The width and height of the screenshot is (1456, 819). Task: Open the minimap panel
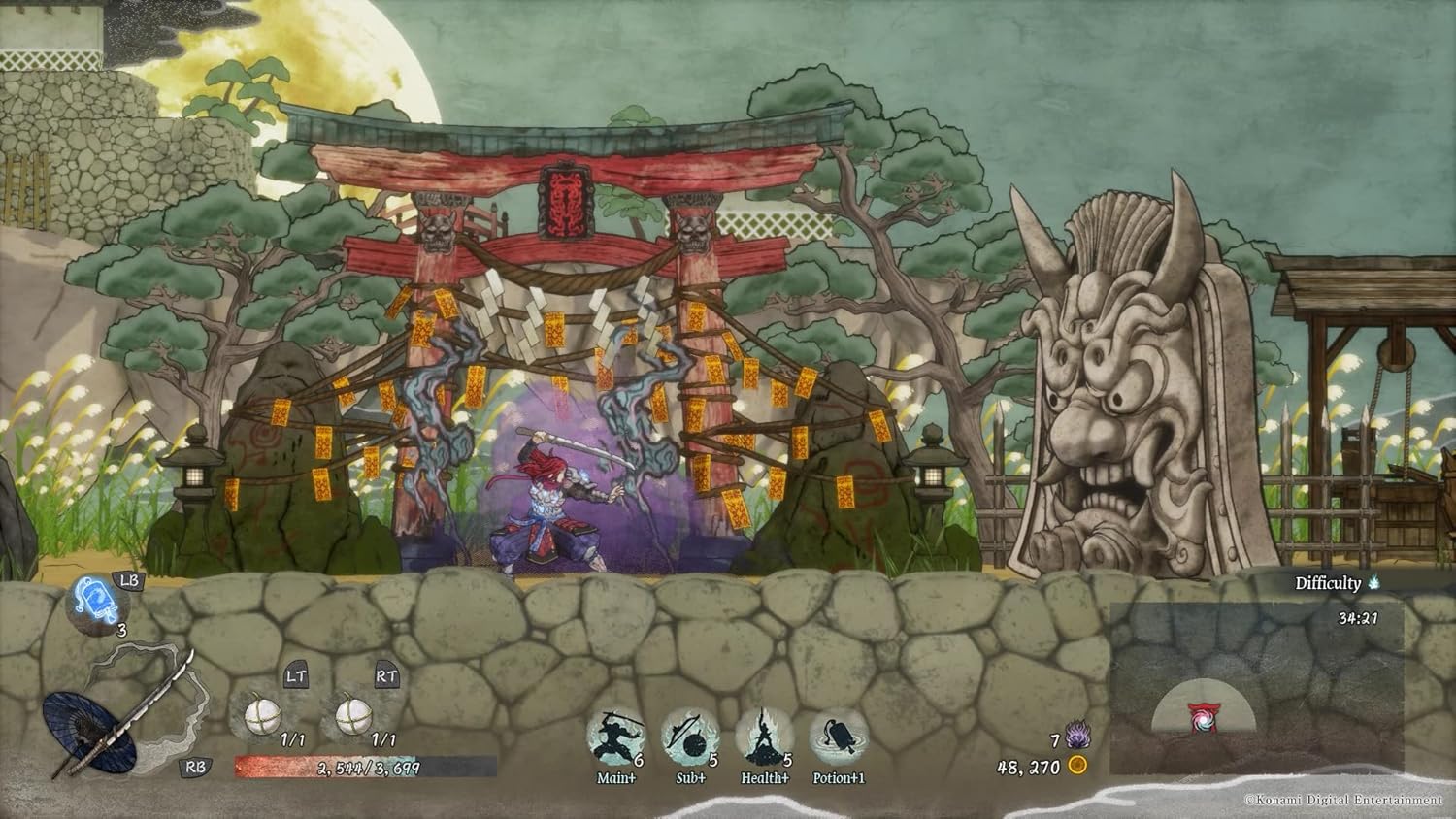pos(1256,687)
